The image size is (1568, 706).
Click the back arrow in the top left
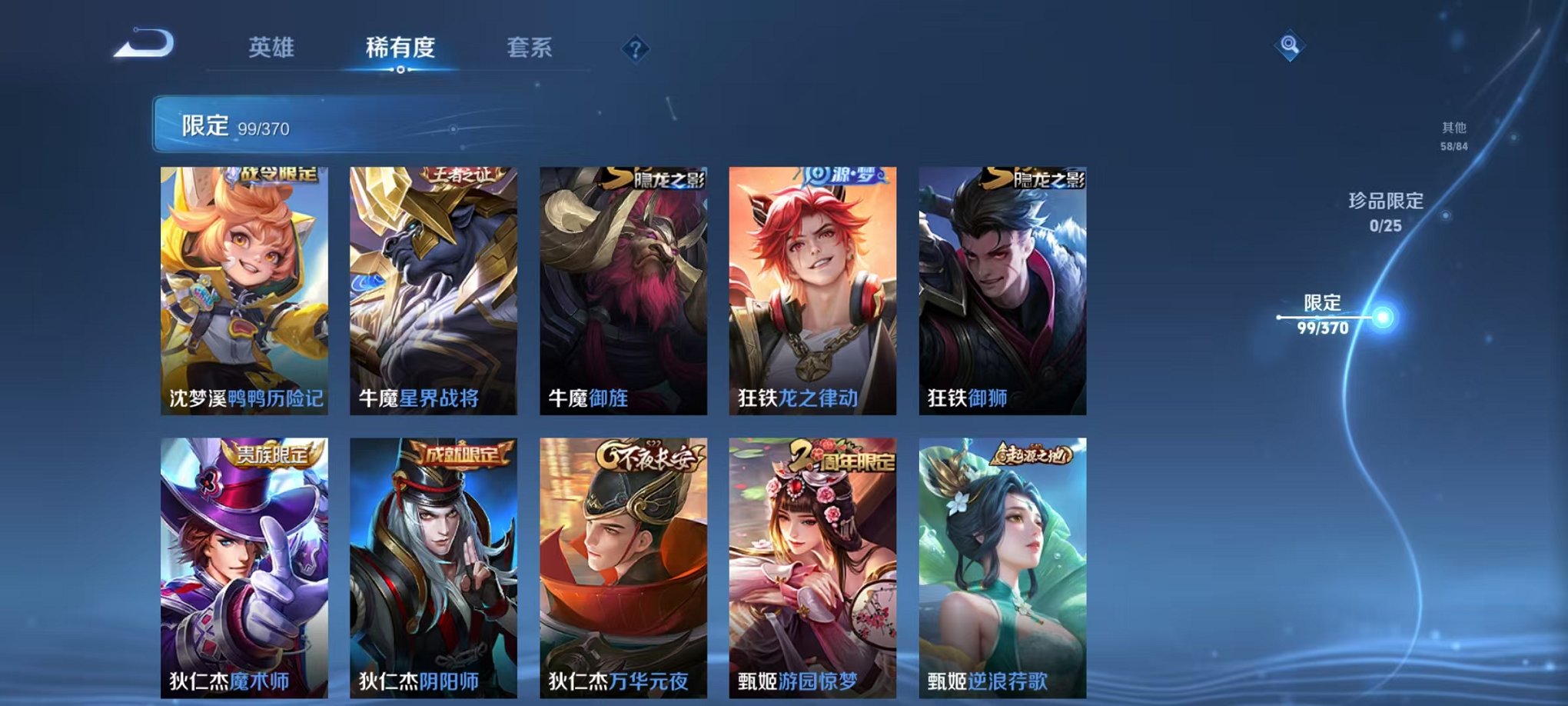pos(142,46)
